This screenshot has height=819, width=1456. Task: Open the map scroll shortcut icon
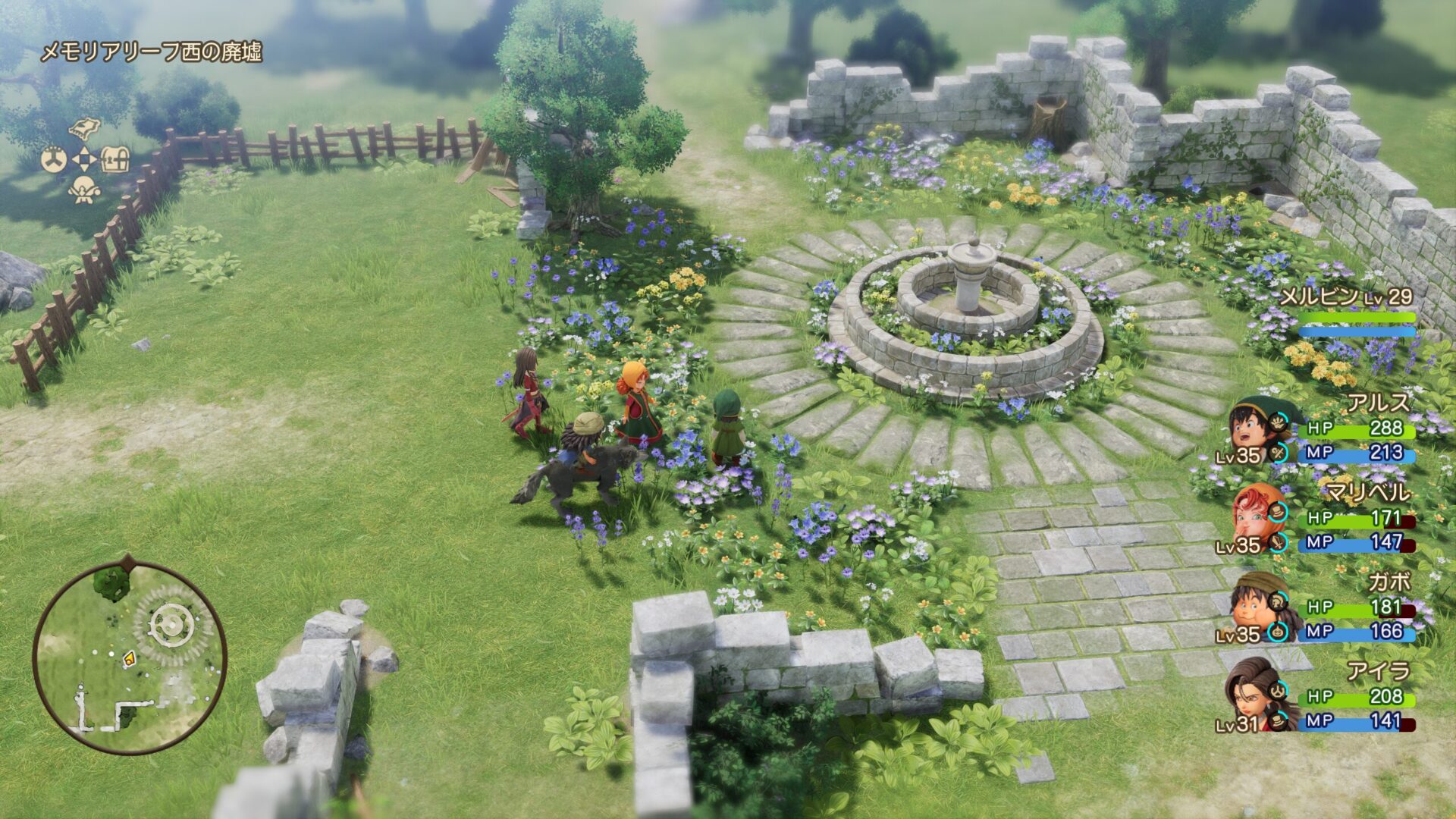(85, 128)
